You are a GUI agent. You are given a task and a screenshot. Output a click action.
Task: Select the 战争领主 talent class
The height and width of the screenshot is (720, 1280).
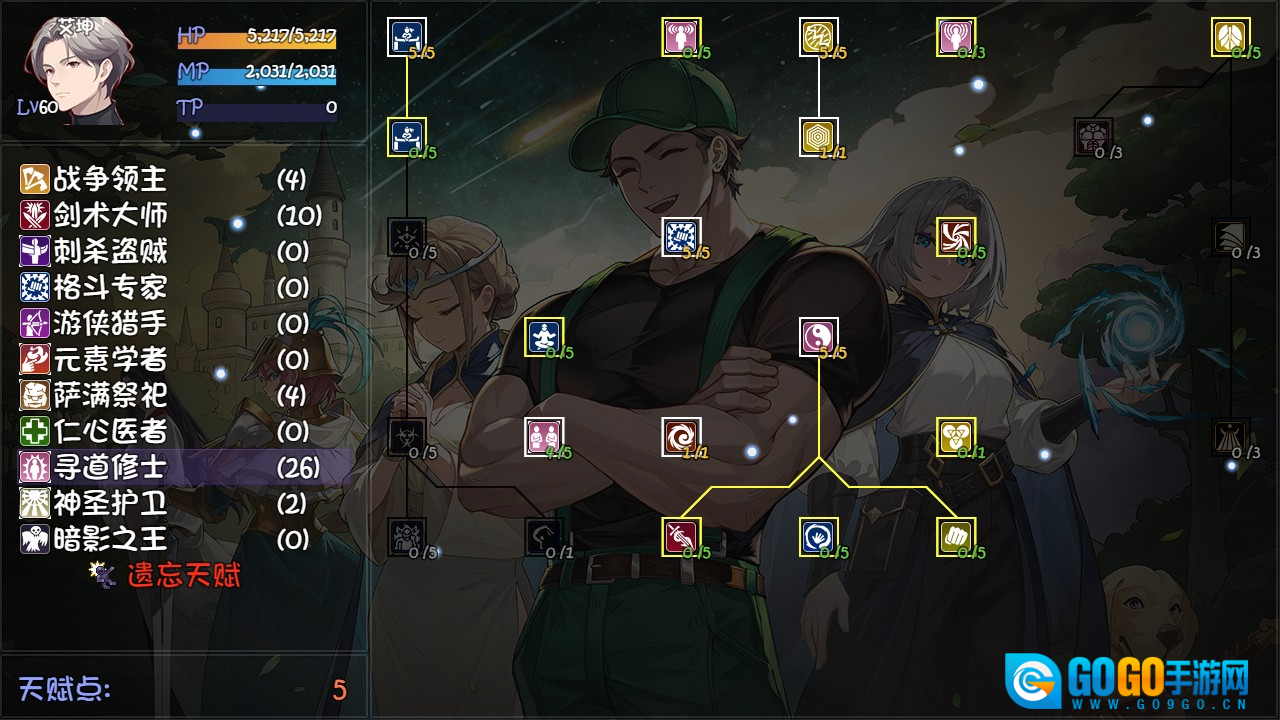(x=110, y=180)
